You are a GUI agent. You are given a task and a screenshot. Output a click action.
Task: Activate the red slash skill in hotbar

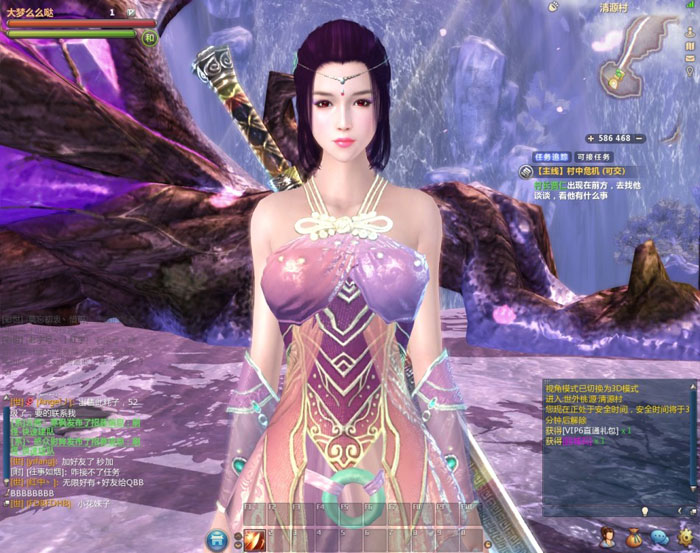click(254, 540)
